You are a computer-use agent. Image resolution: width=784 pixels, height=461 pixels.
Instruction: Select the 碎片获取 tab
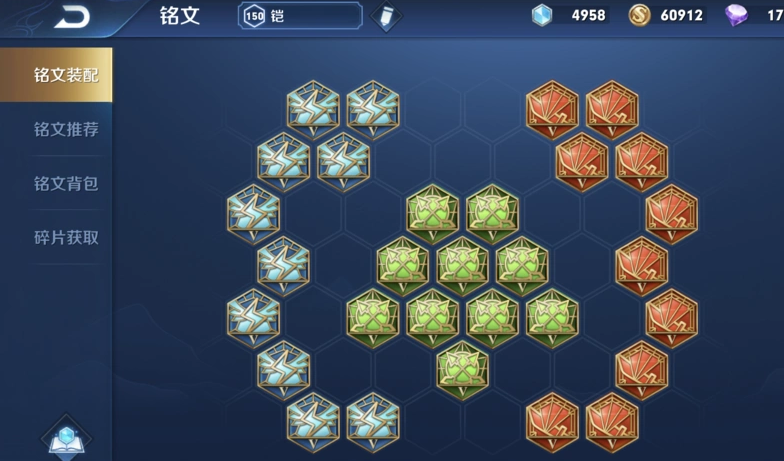[x=66, y=238]
